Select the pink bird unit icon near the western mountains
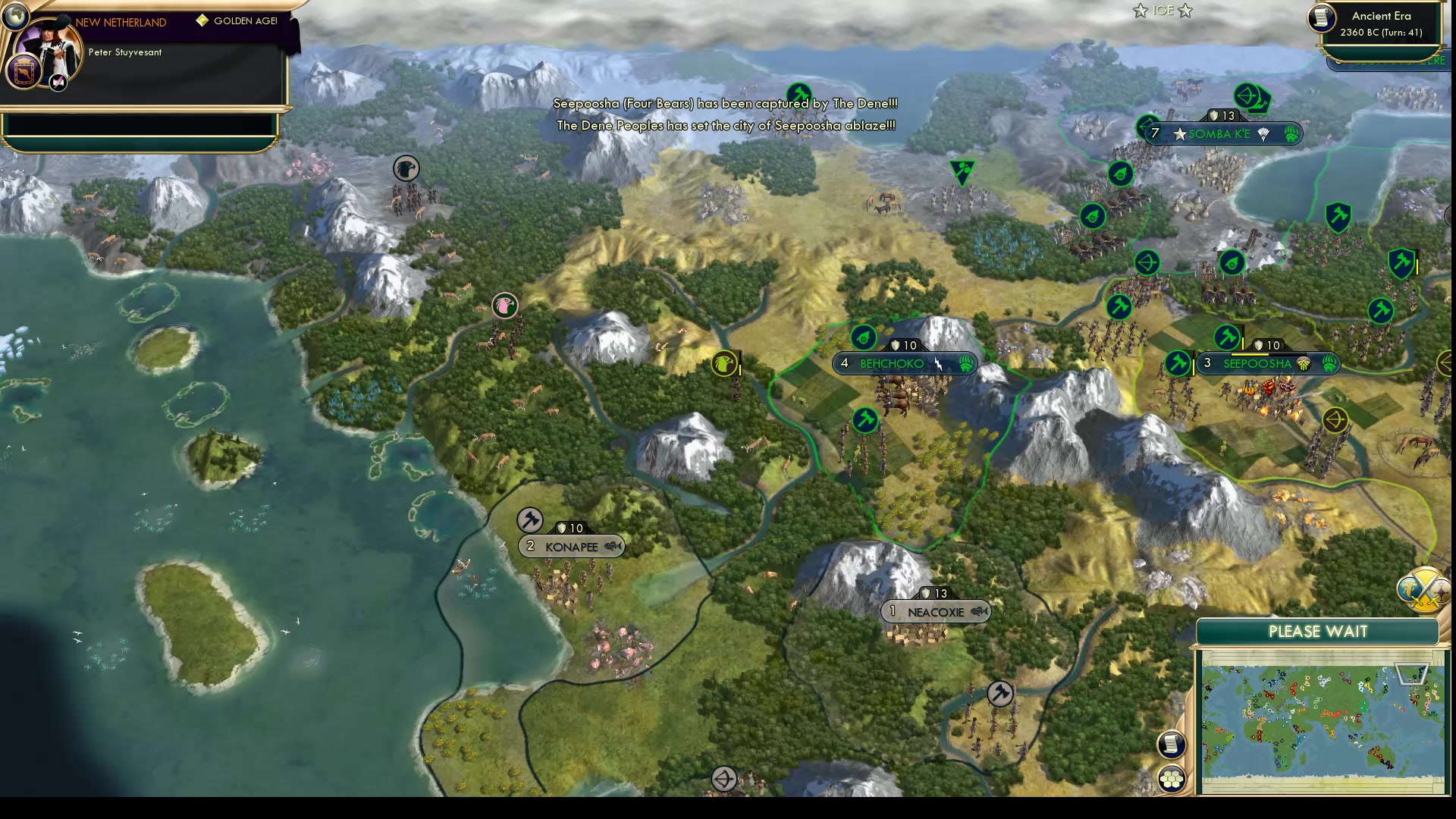 505,306
